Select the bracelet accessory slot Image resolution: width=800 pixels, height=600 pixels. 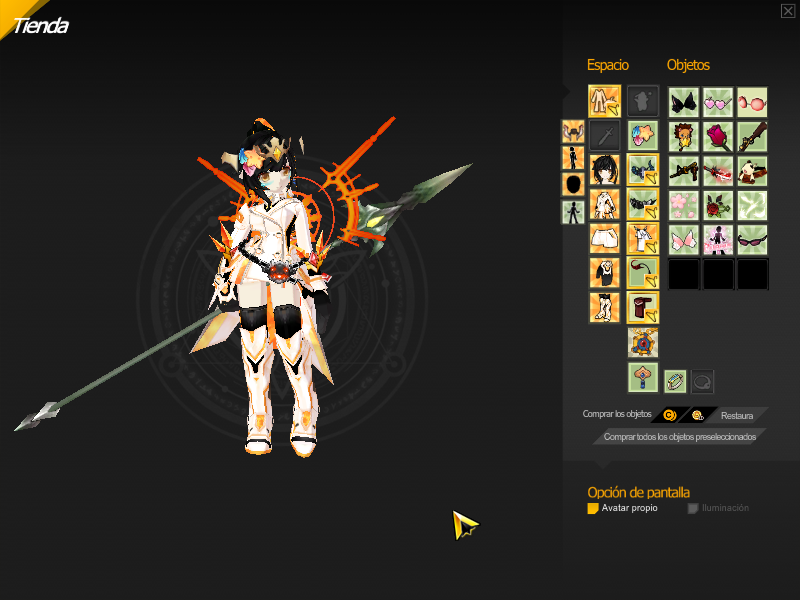tap(676, 381)
